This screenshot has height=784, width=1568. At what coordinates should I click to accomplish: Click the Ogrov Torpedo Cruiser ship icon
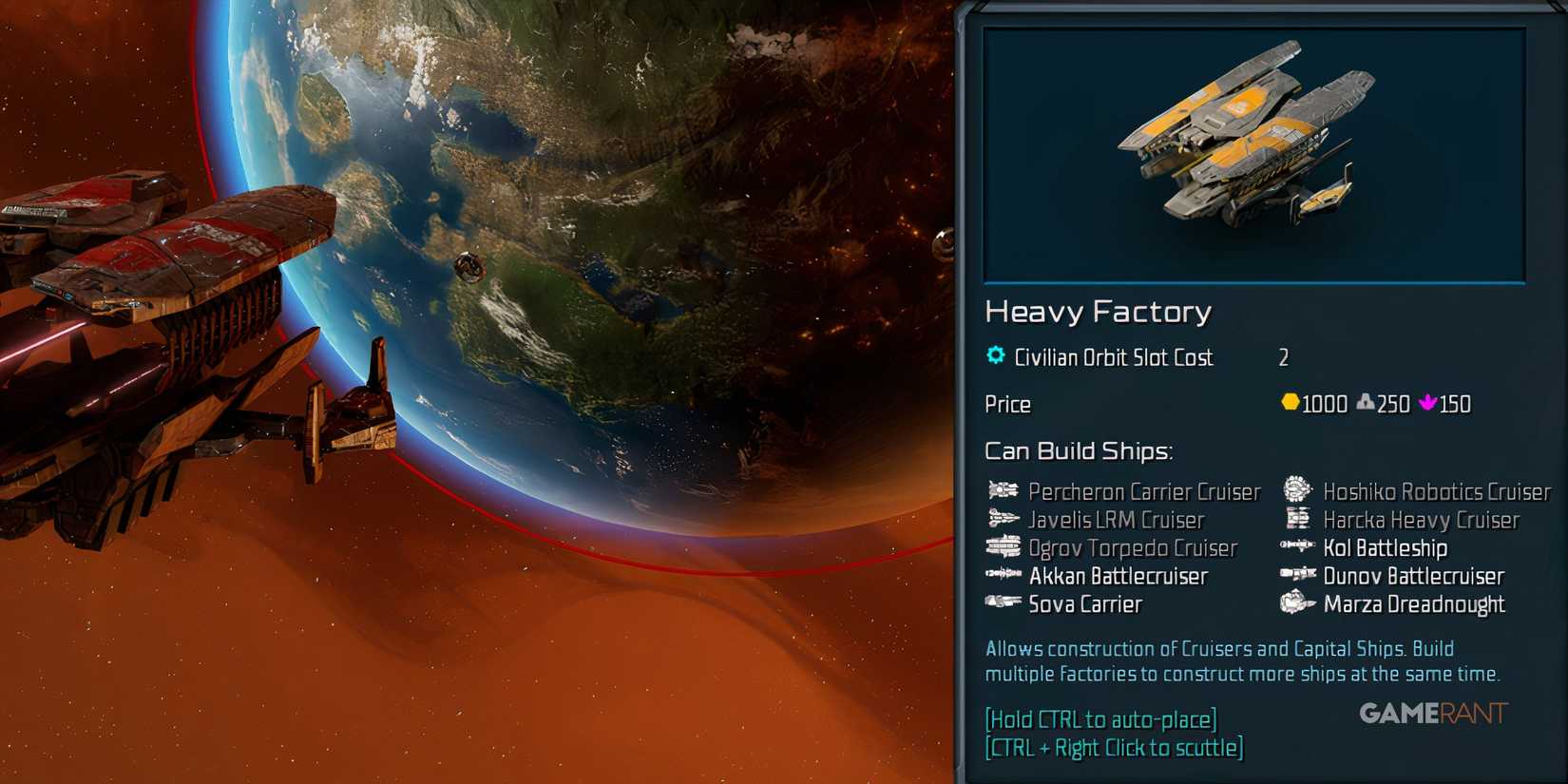[x=1002, y=548]
